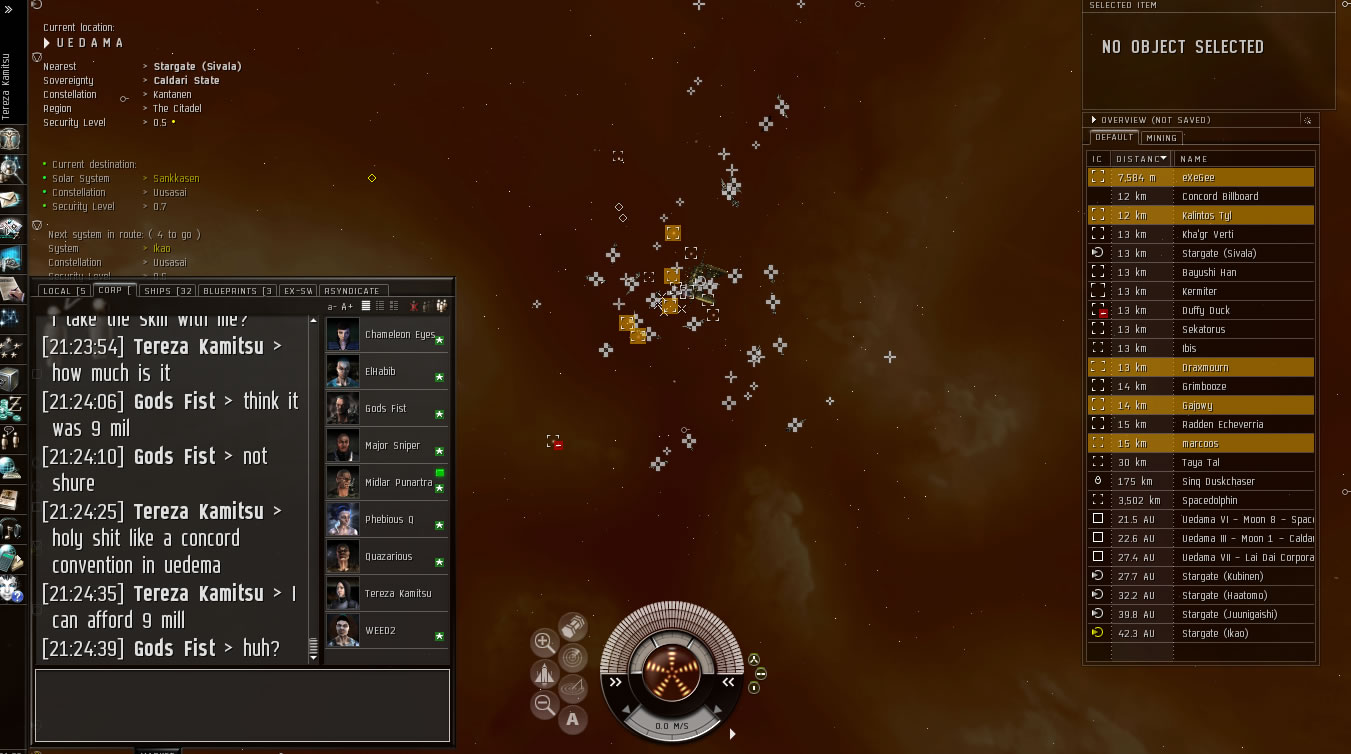Switch to the Local chat tab

click(63, 291)
